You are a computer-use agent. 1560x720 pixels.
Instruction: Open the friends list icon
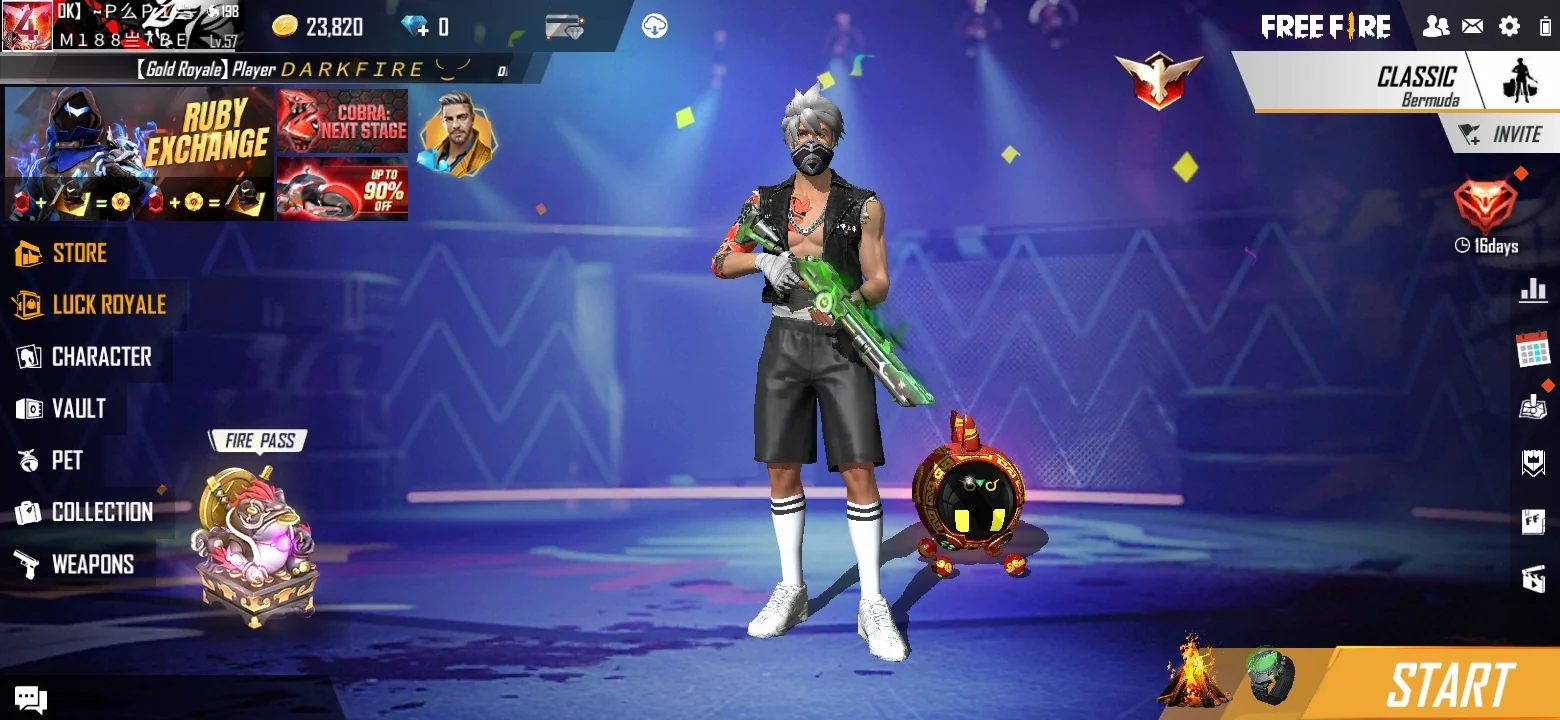pyautogui.click(x=1436, y=27)
